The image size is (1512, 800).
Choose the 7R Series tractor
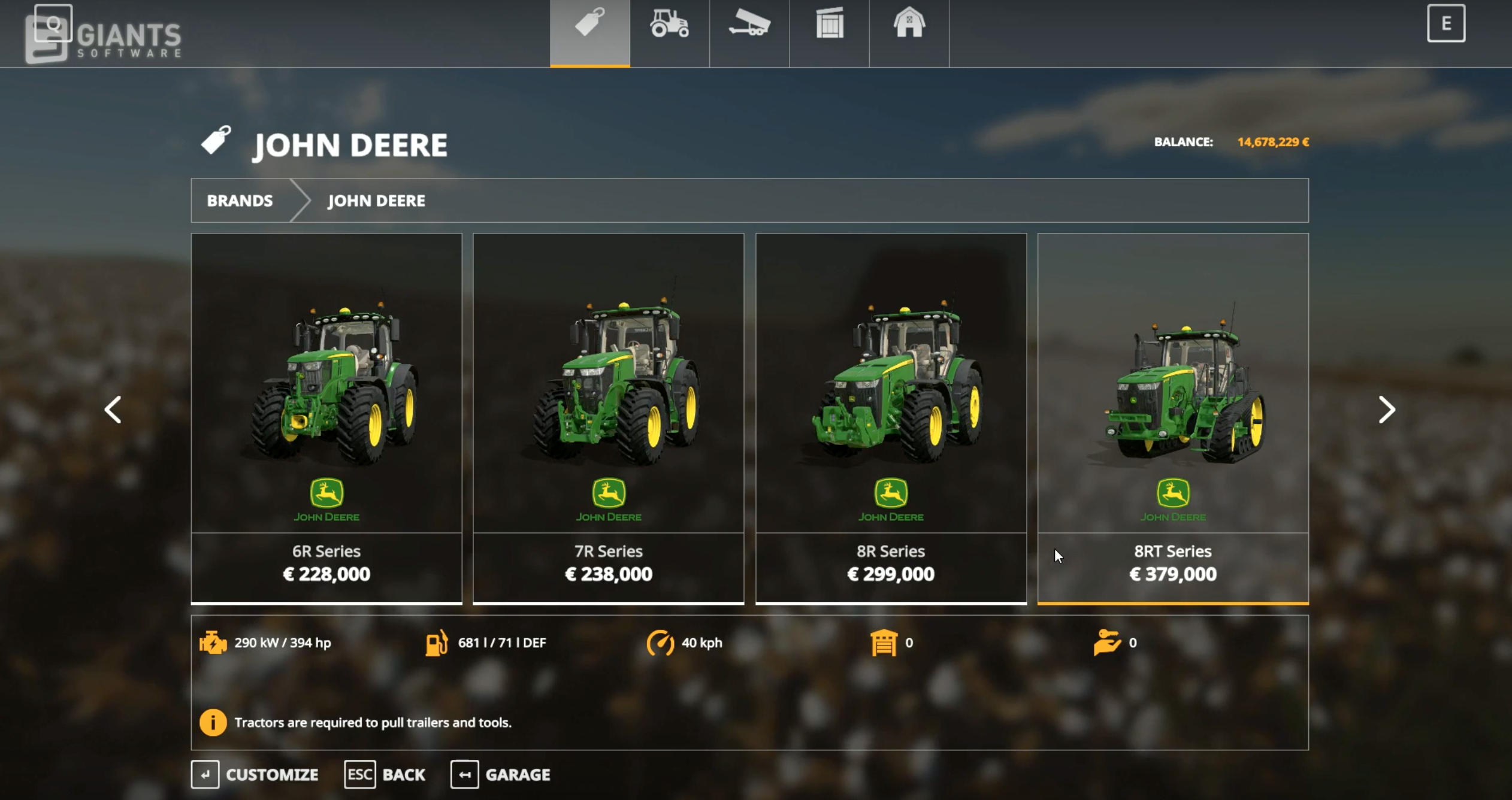tap(608, 417)
